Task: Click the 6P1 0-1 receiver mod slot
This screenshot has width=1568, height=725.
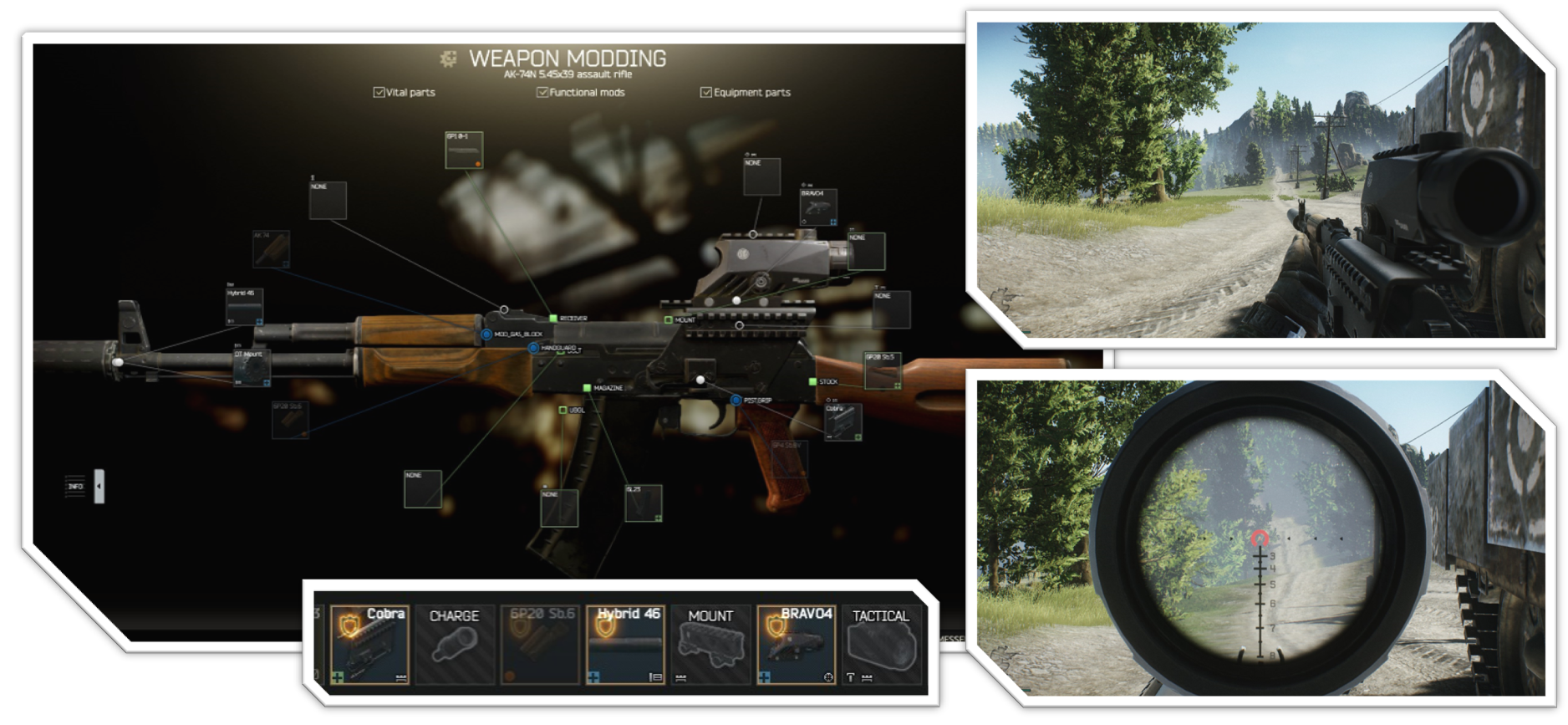Action: (x=464, y=151)
